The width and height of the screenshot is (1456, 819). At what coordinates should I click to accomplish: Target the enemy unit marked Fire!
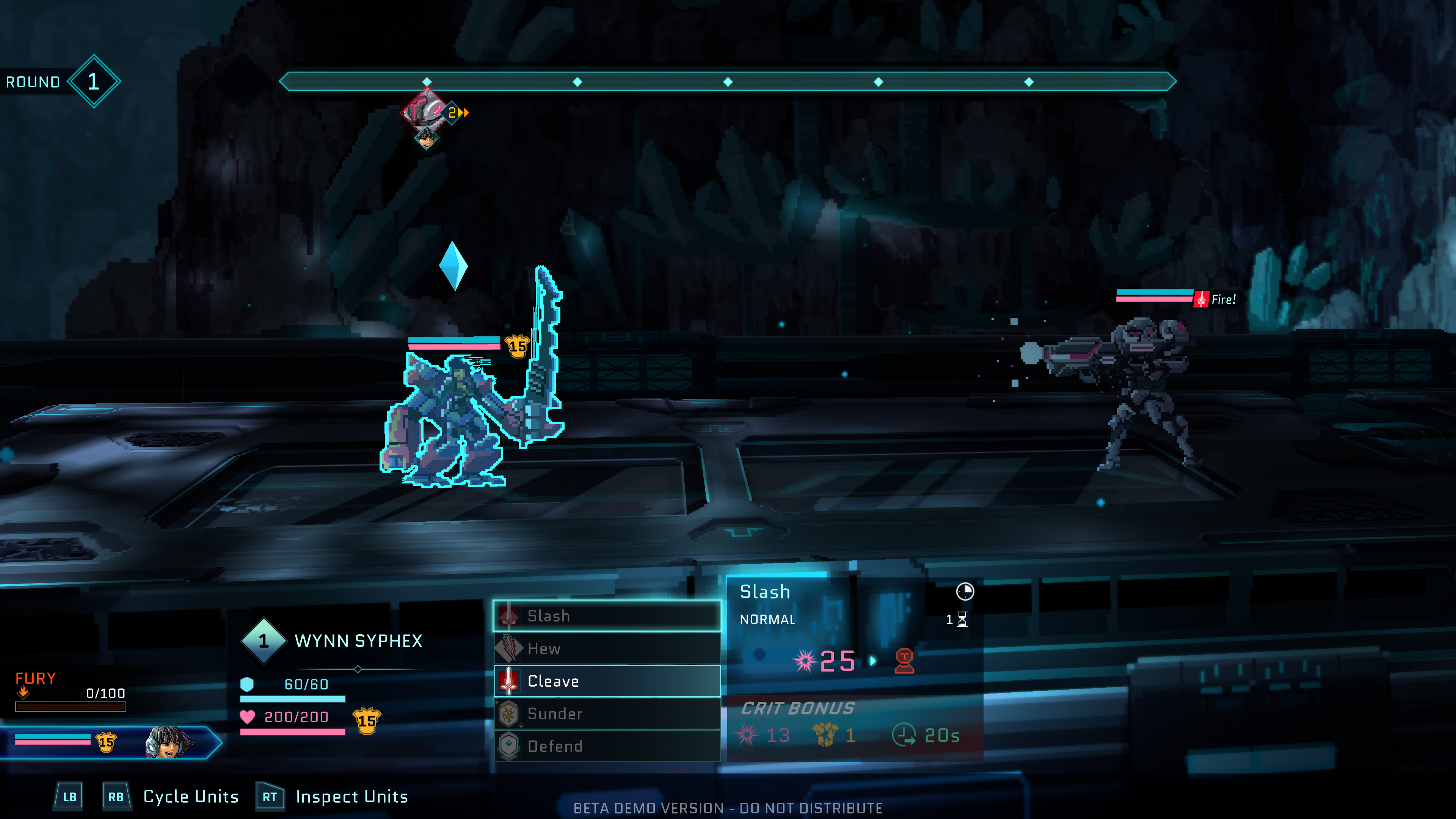(x=1136, y=384)
